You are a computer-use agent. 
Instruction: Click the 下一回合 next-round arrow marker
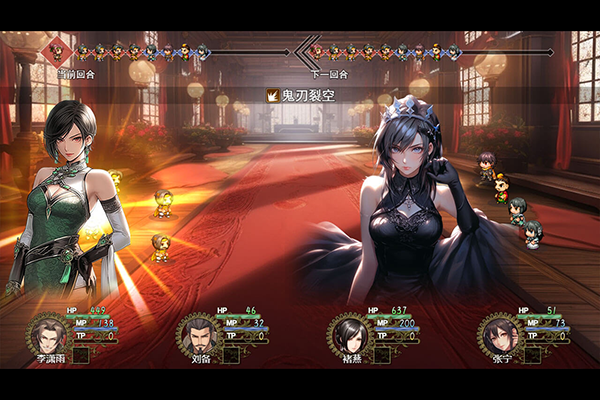coord(306,51)
